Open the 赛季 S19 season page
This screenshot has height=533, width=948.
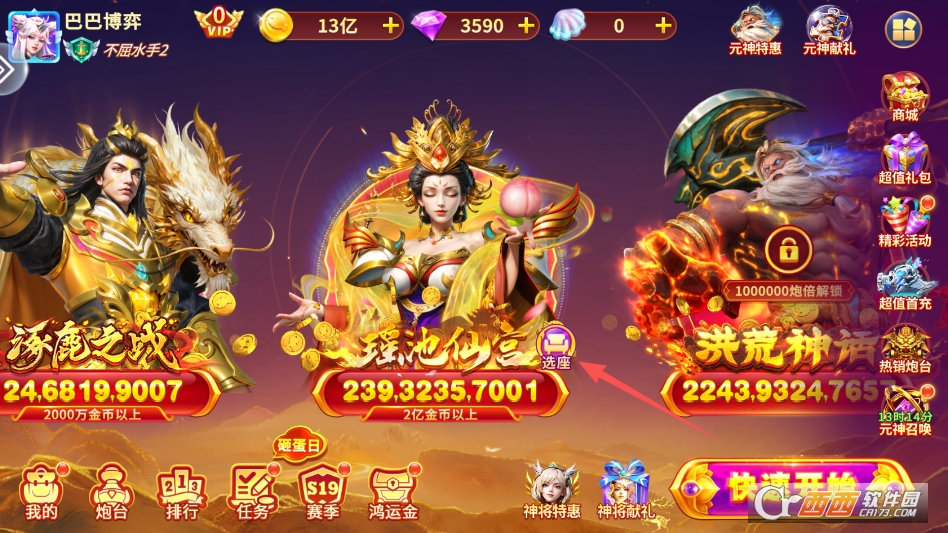pyautogui.click(x=323, y=492)
